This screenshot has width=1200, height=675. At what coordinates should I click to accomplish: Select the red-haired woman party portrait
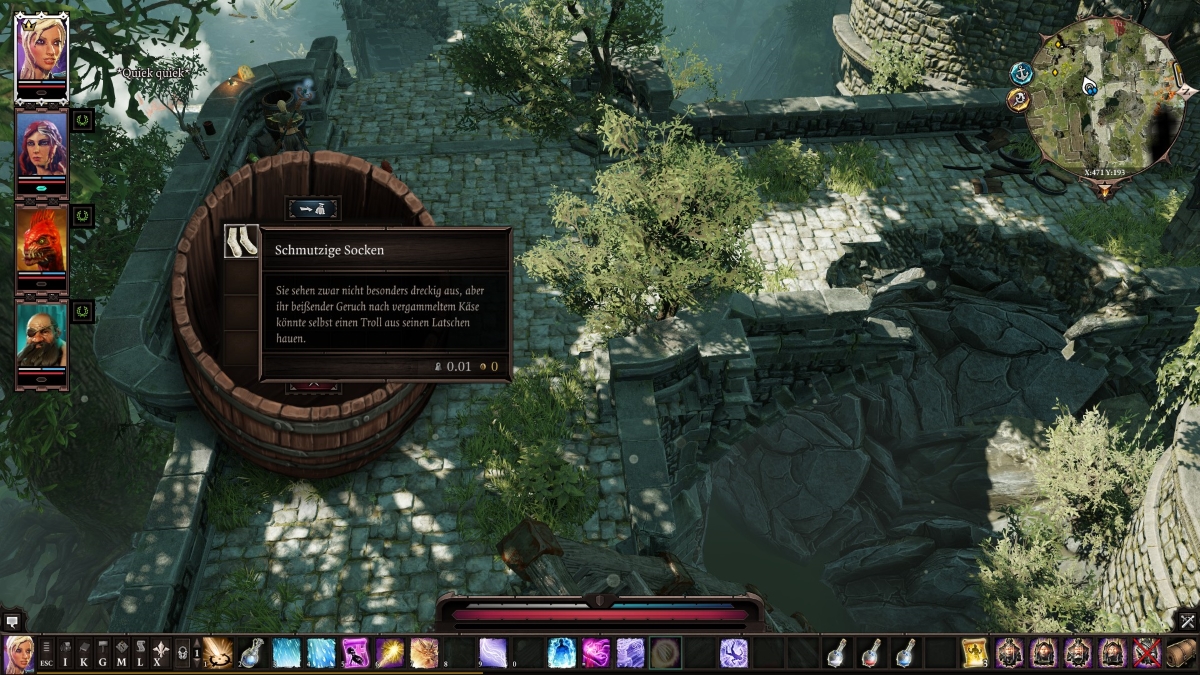[x=42, y=144]
